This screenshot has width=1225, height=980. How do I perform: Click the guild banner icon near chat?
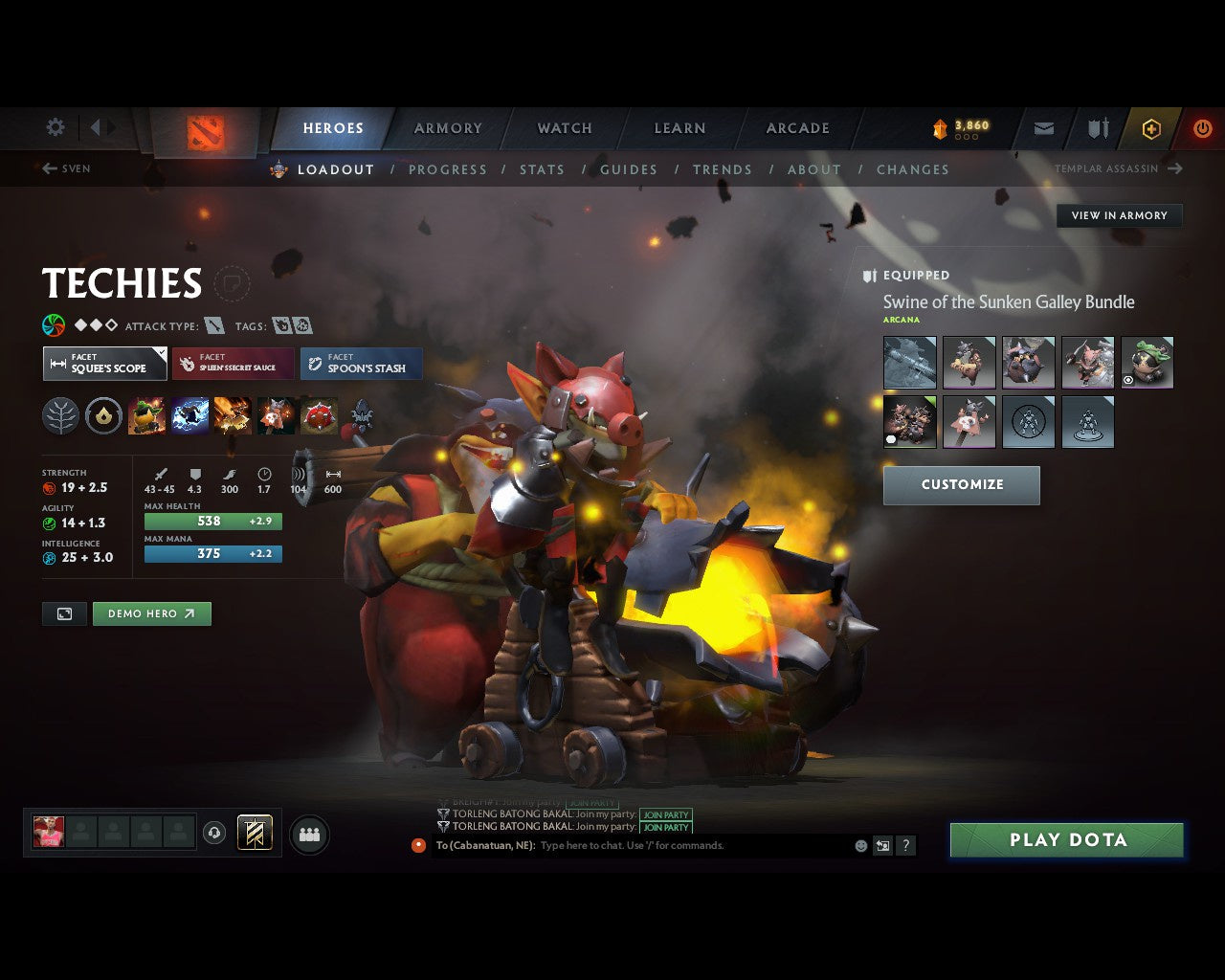point(254,834)
